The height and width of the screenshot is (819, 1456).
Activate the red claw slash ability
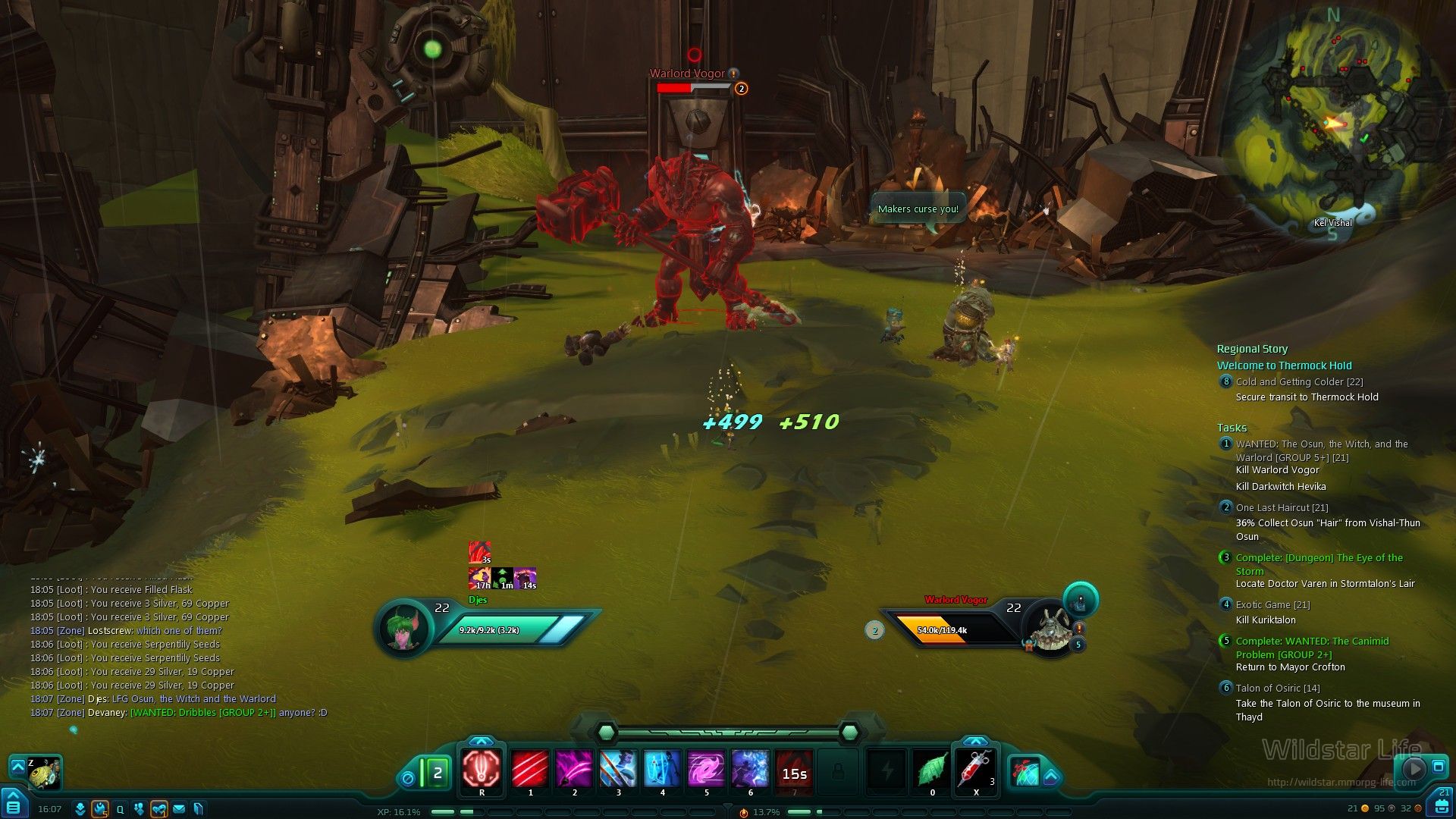529,769
